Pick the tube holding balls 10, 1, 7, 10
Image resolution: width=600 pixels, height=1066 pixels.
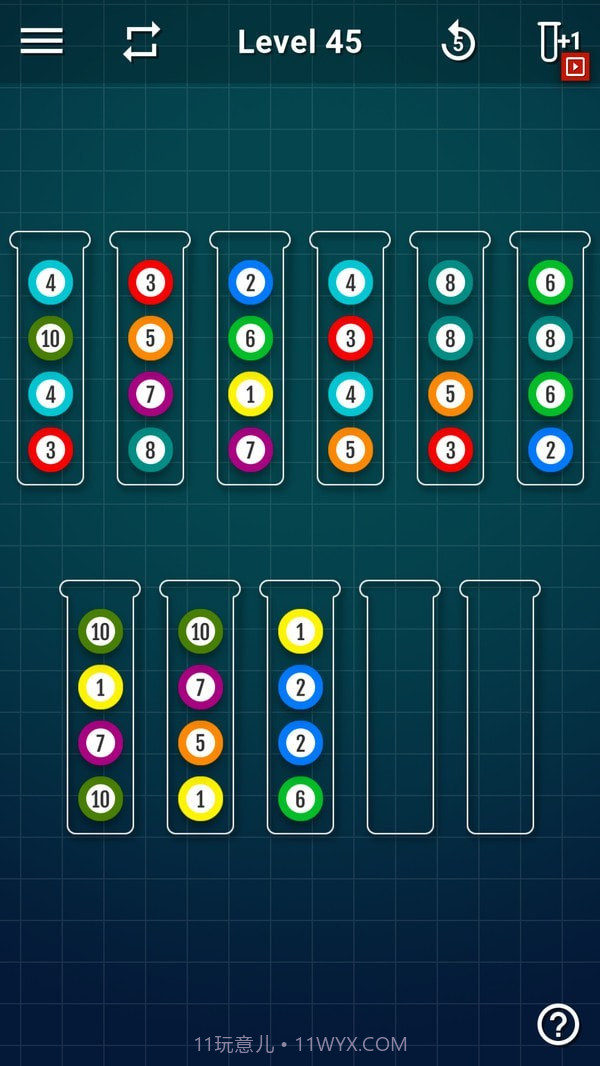tap(100, 710)
